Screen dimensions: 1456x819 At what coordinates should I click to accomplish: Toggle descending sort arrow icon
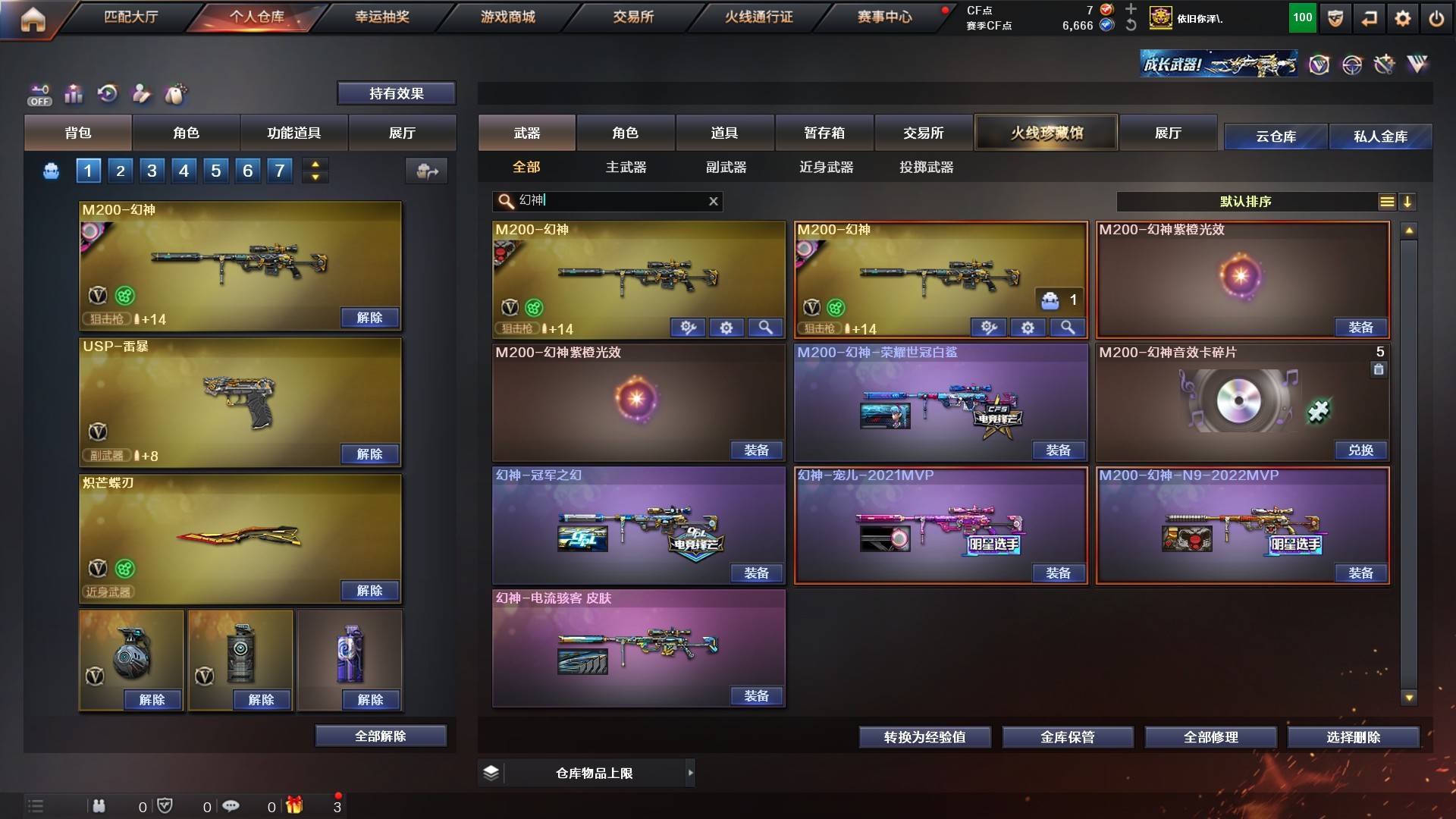point(1408,201)
